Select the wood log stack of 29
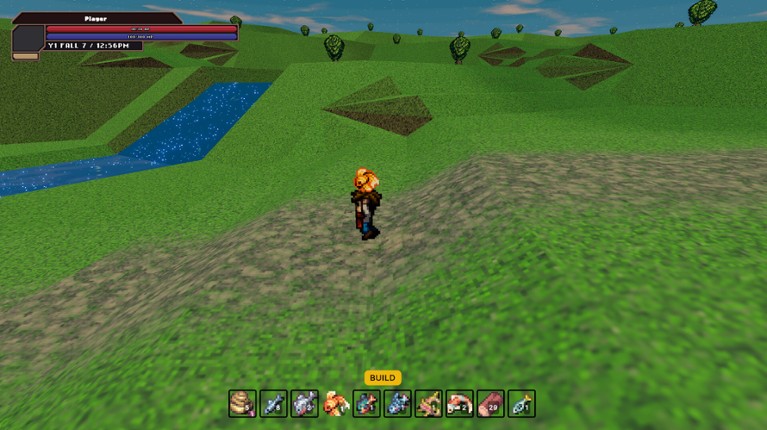The image size is (767, 430). [x=490, y=404]
